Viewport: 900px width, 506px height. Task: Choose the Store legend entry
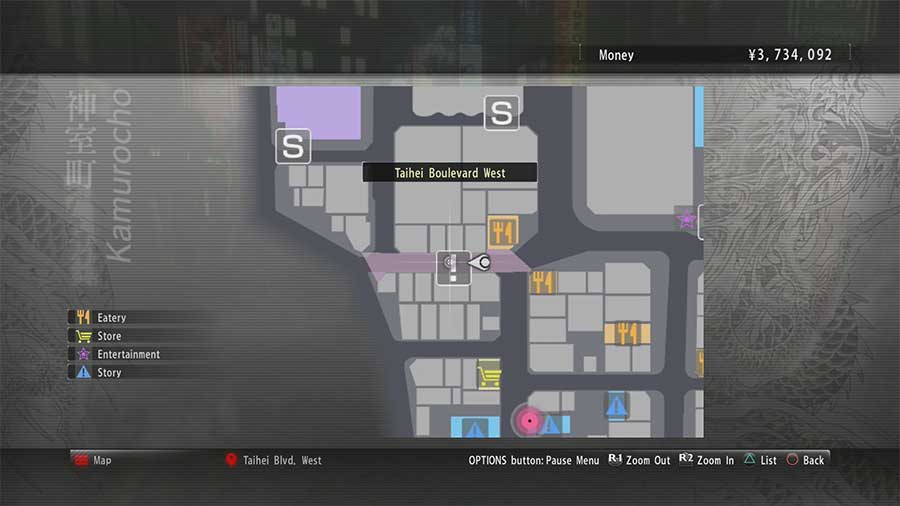pyautogui.click(x=108, y=336)
